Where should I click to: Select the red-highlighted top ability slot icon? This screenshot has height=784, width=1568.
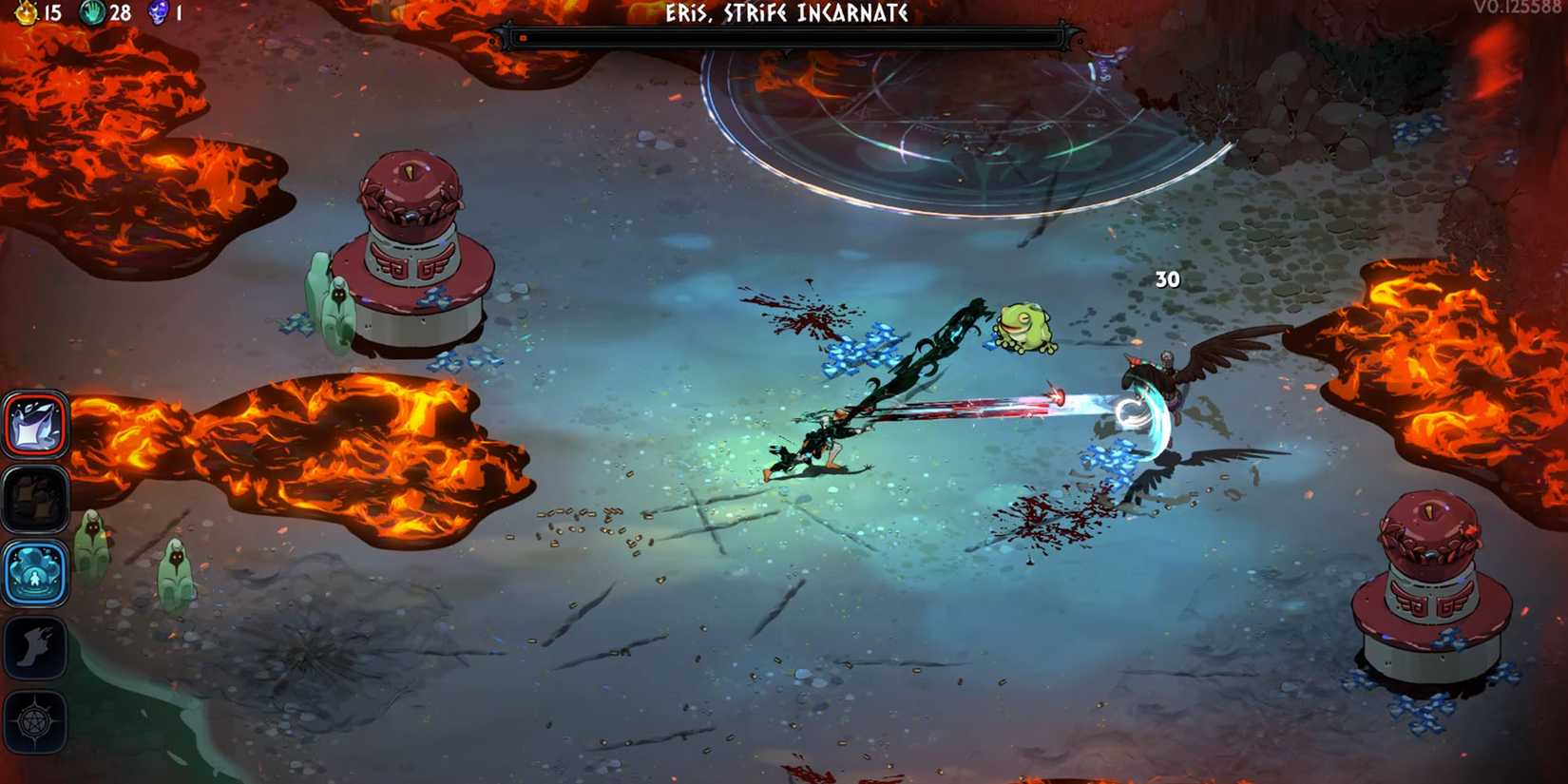pos(34,425)
